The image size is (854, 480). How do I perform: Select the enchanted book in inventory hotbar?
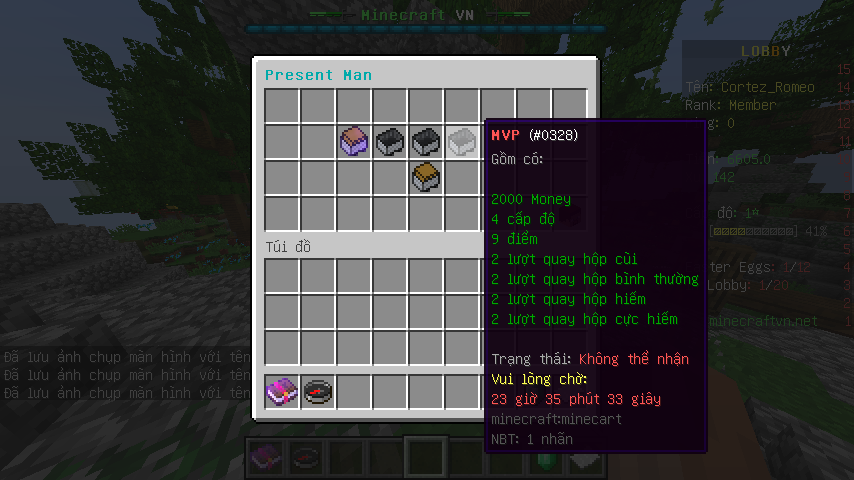(282, 391)
